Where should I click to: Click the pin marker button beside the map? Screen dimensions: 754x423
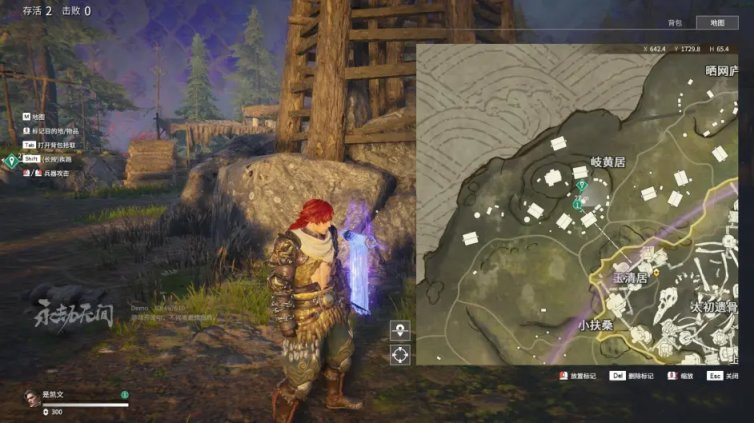coord(400,331)
